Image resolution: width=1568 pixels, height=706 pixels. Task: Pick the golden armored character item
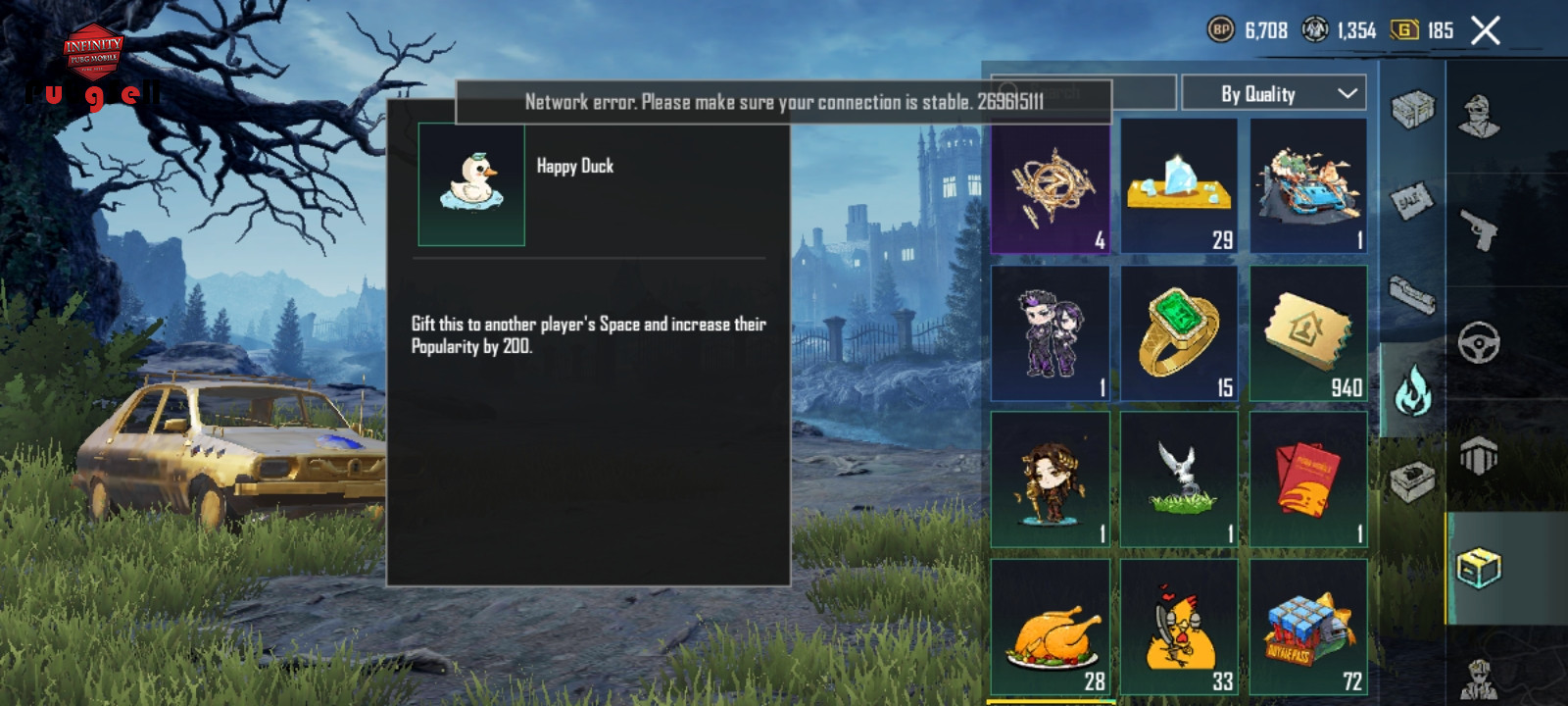(x=1051, y=479)
